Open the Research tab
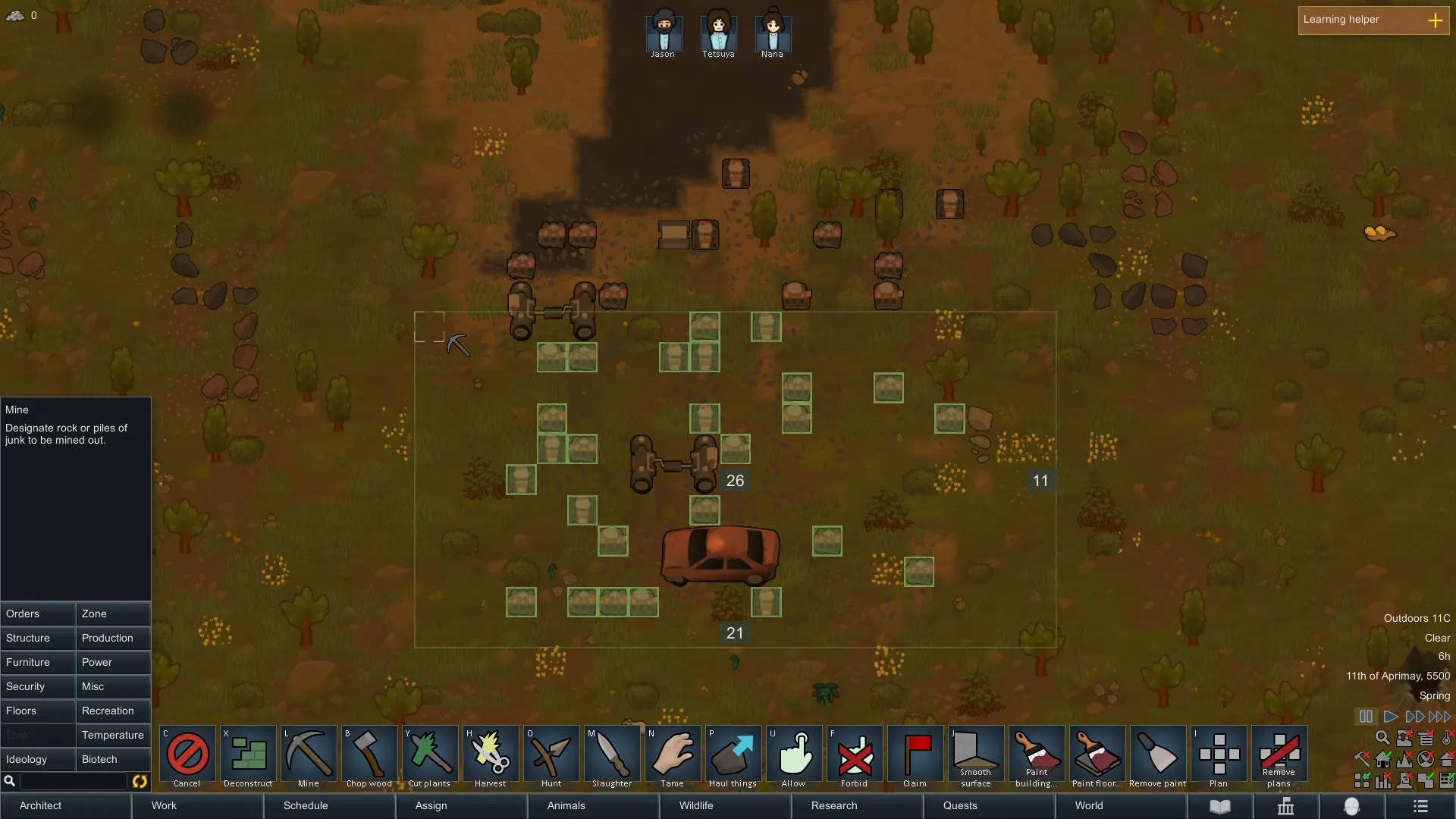Image resolution: width=1456 pixels, height=819 pixels. point(834,805)
